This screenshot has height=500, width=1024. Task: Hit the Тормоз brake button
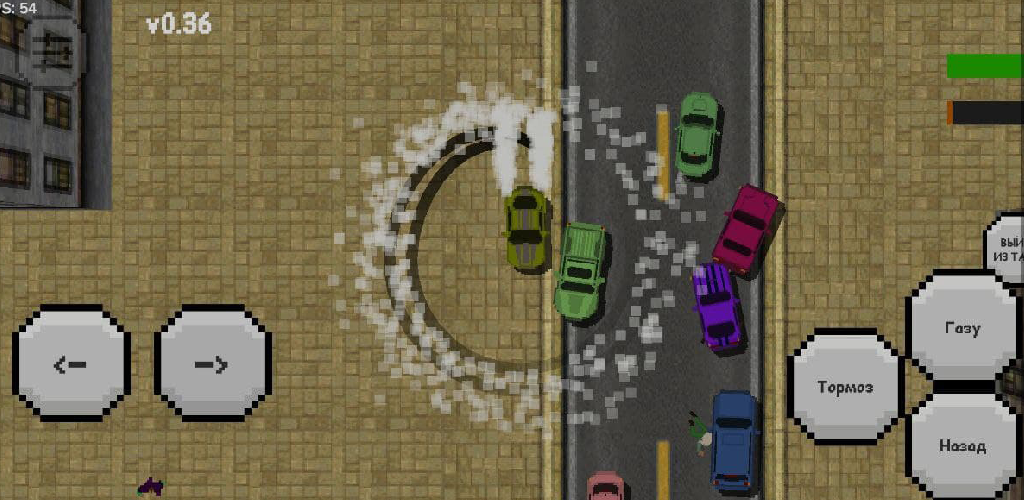click(845, 387)
